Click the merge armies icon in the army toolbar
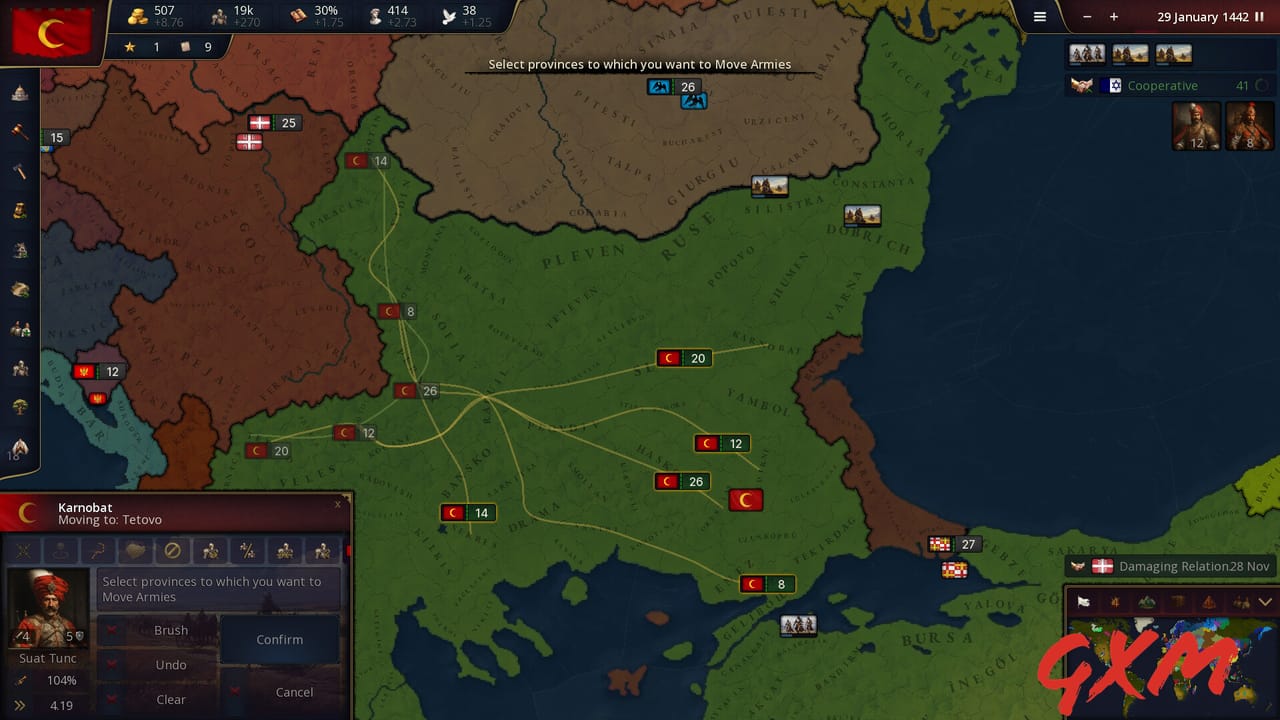 [286, 551]
